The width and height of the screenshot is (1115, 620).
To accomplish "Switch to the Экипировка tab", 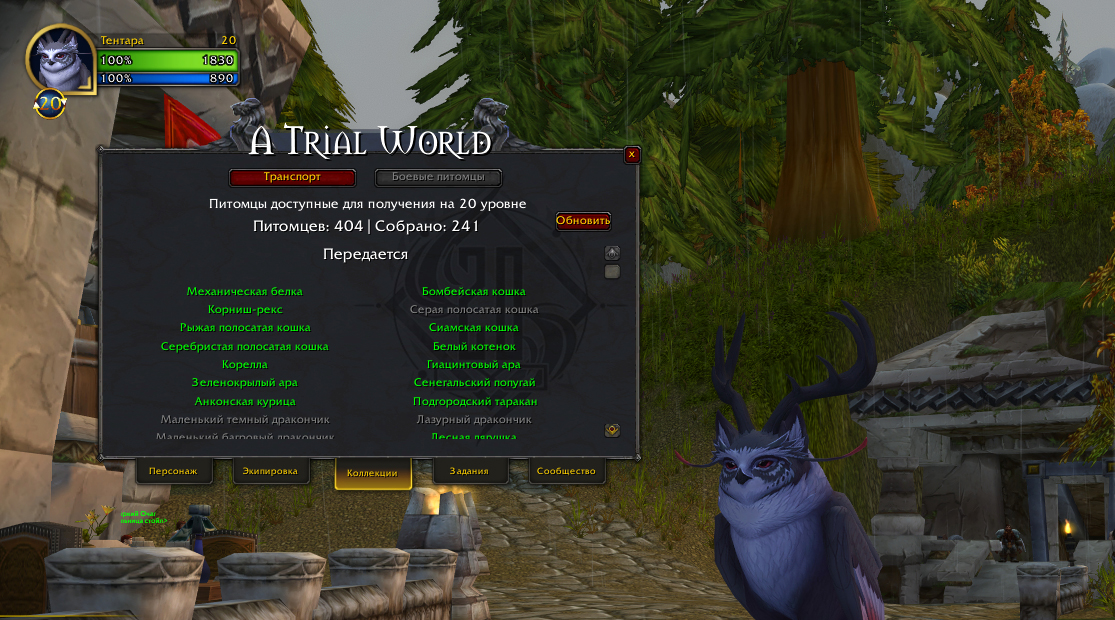I will pyautogui.click(x=270, y=471).
